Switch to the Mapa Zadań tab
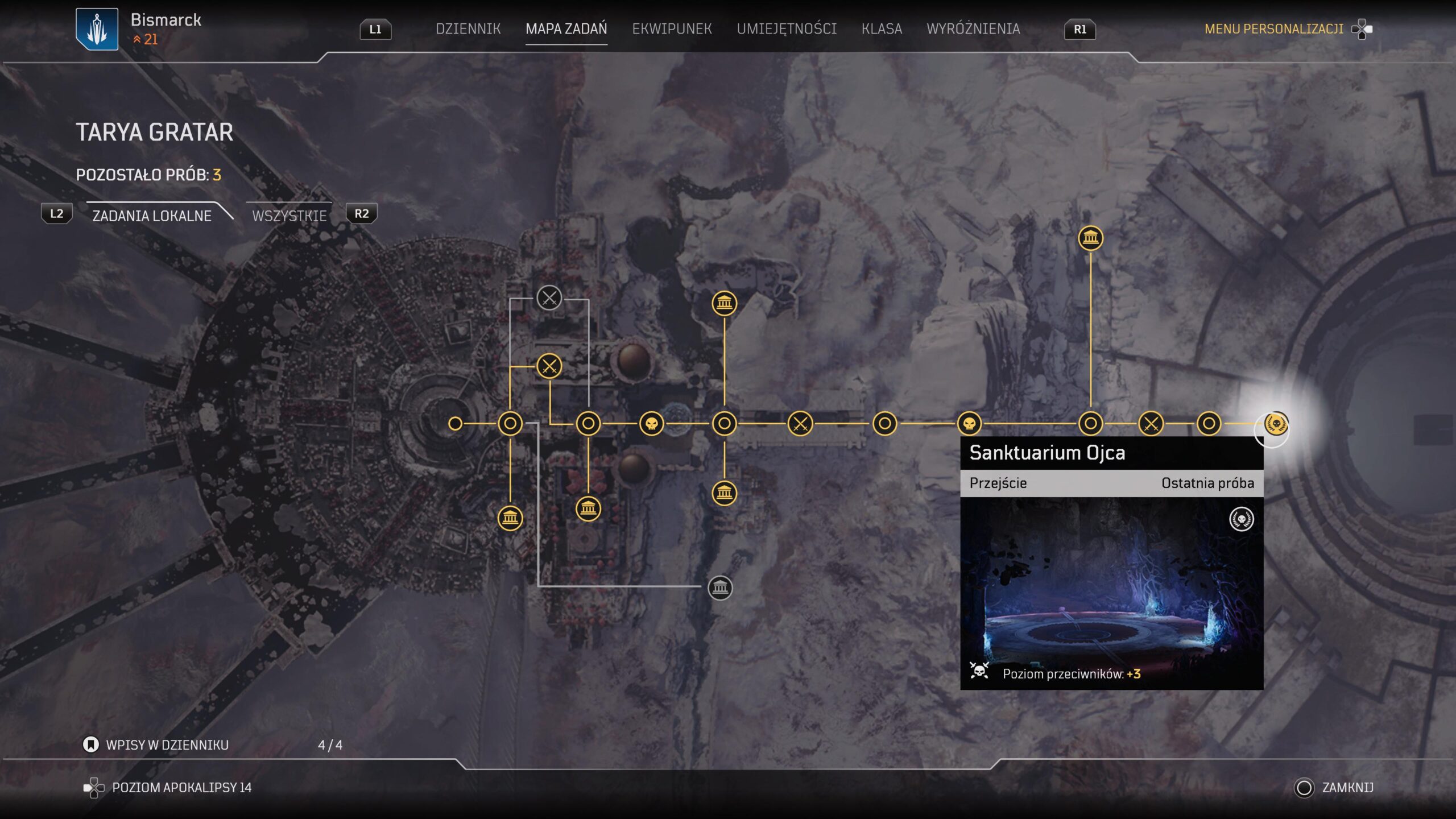1456x819 pixels. (x=566, y=28)
